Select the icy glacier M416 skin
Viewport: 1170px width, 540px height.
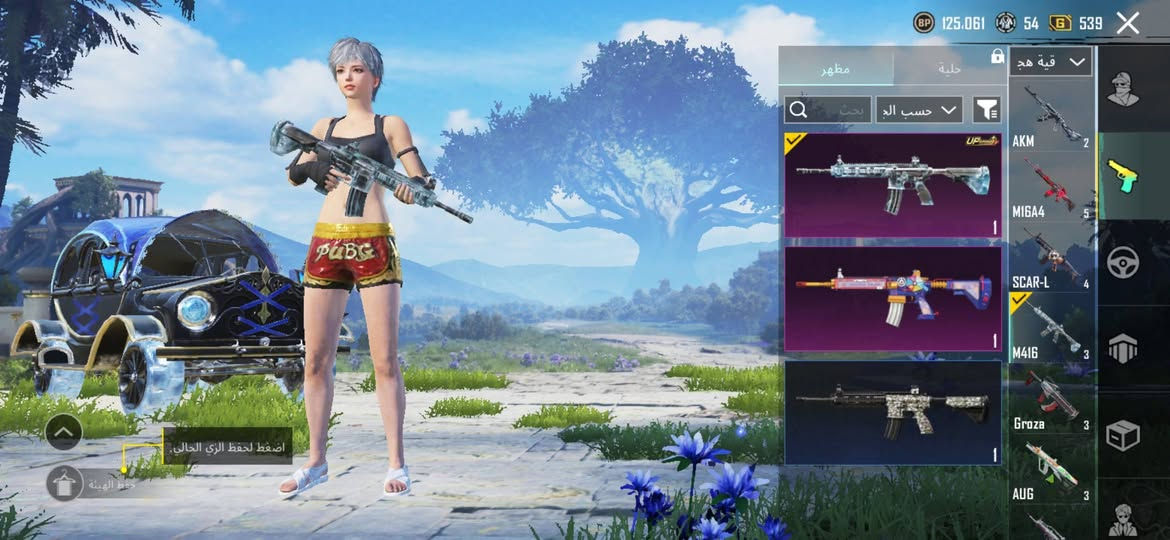893,185
